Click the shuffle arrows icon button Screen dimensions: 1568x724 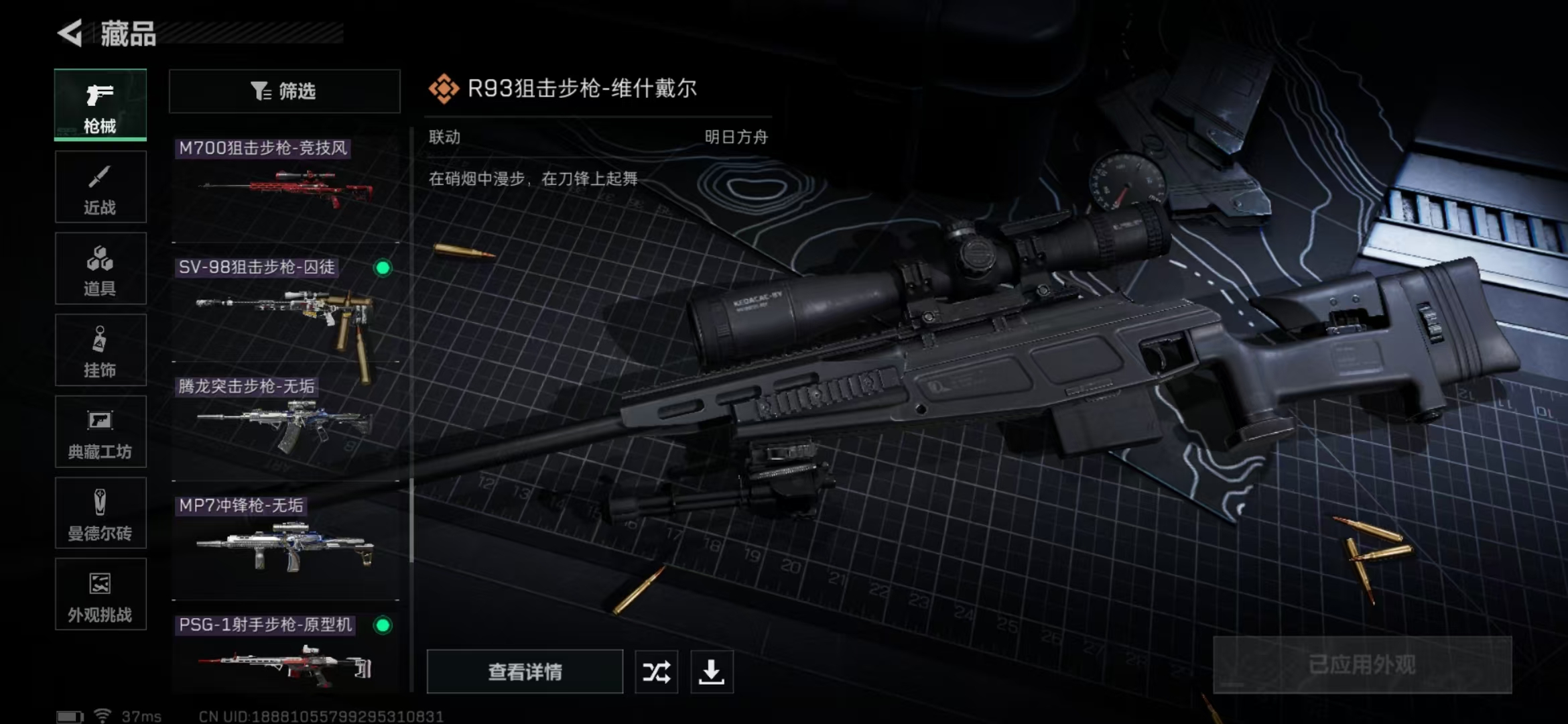656,672
